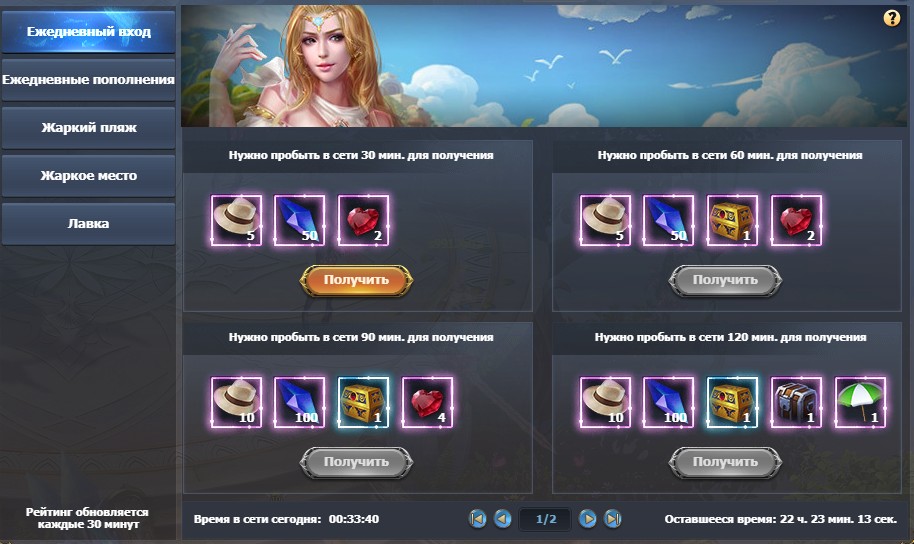This screenshot has height=544, width=914.
Task: Open the Ежедневный вход tab
Action: 88,32
